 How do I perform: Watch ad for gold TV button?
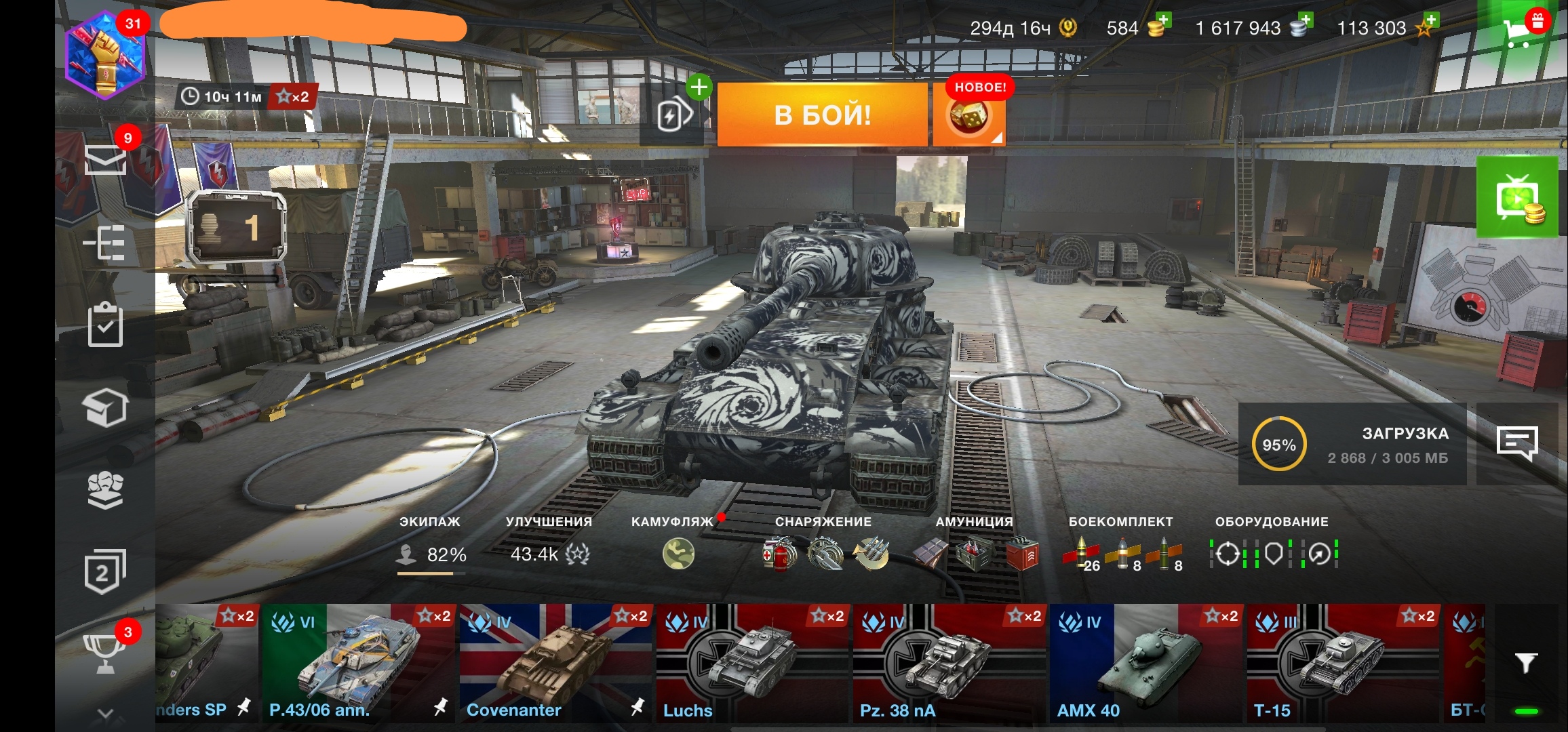click(x=1517, y=197)
